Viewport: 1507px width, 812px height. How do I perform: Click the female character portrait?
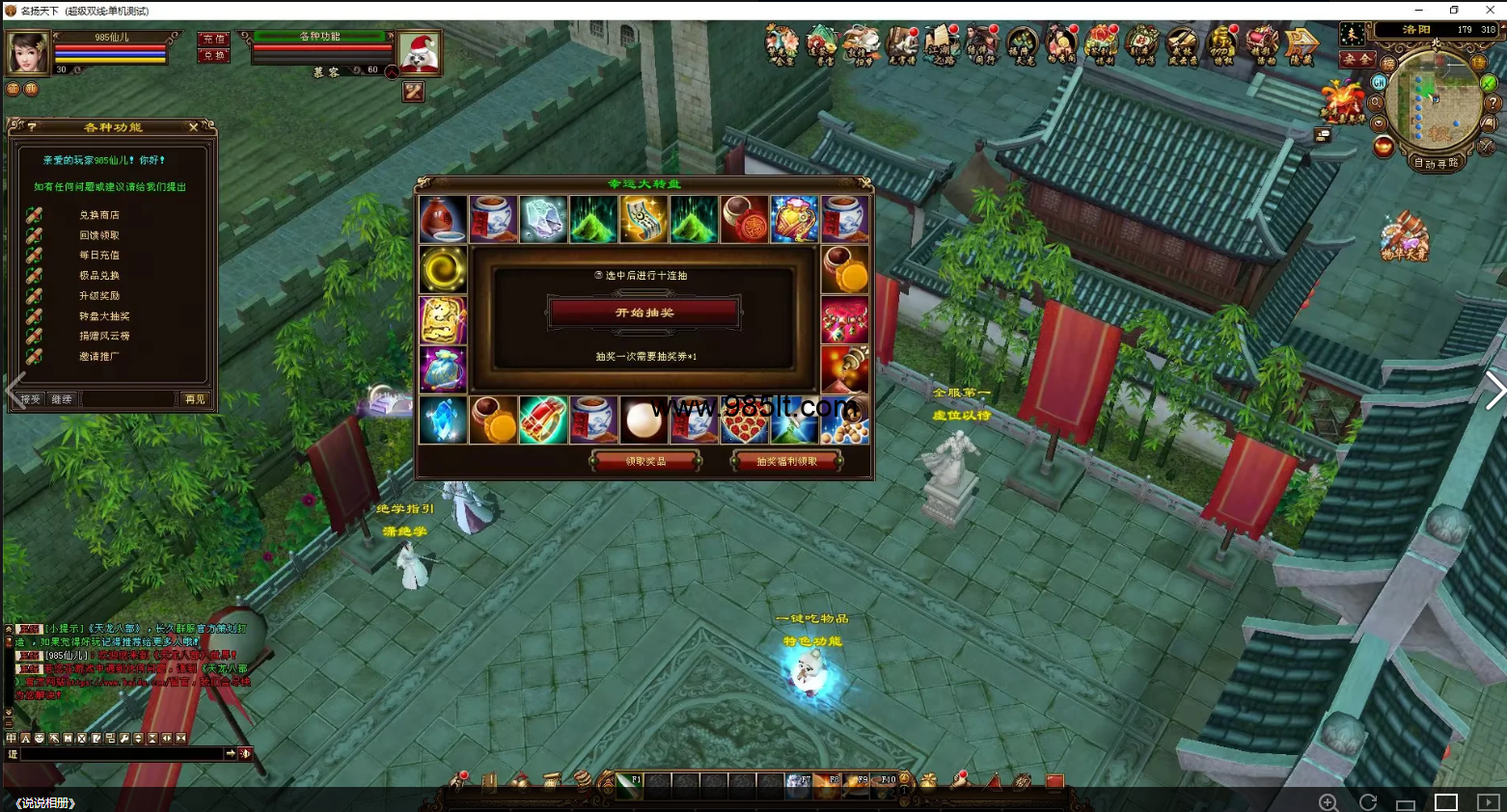coord(28,52)
